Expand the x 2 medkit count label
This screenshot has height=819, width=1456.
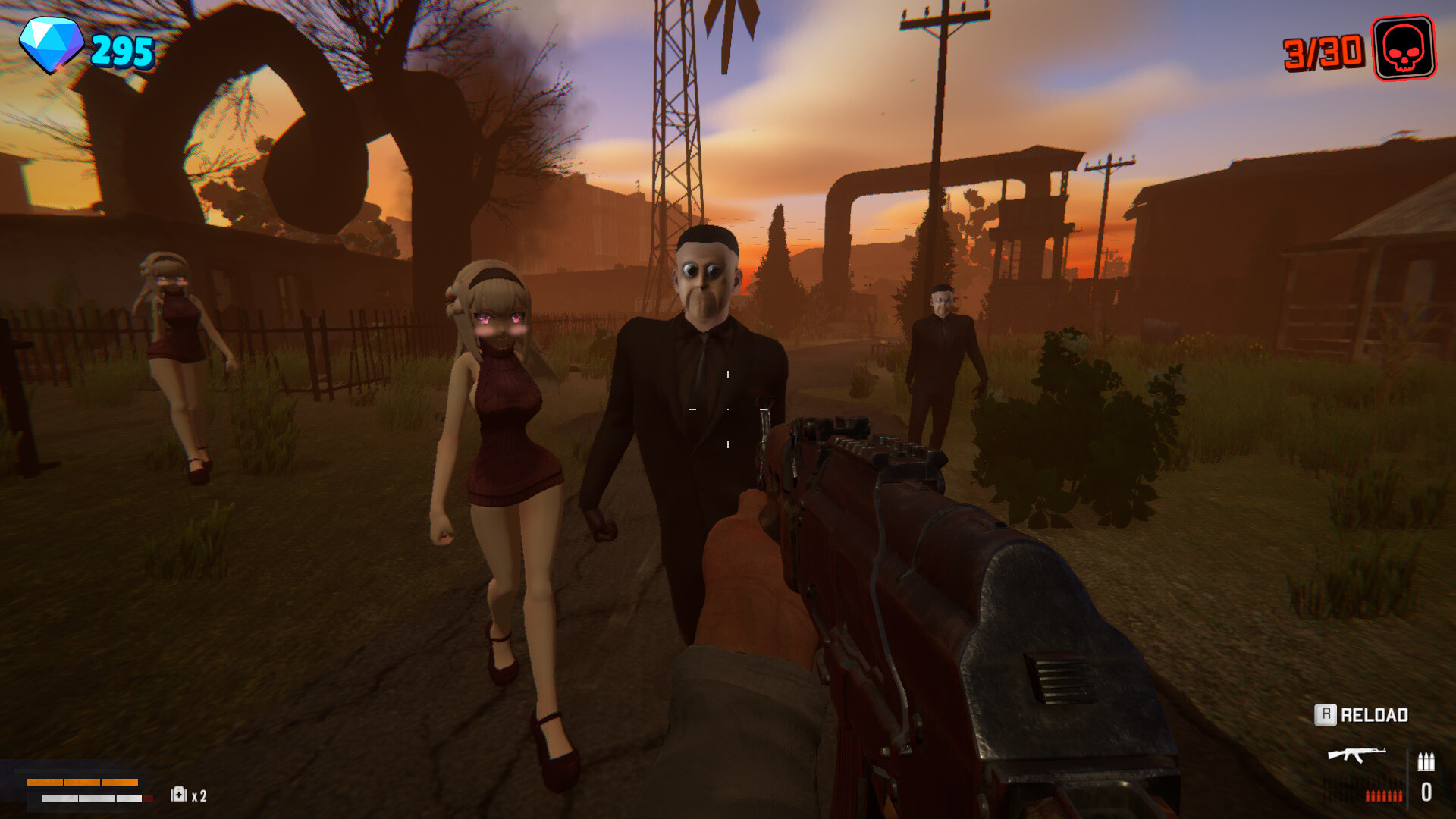coord(199,796)
